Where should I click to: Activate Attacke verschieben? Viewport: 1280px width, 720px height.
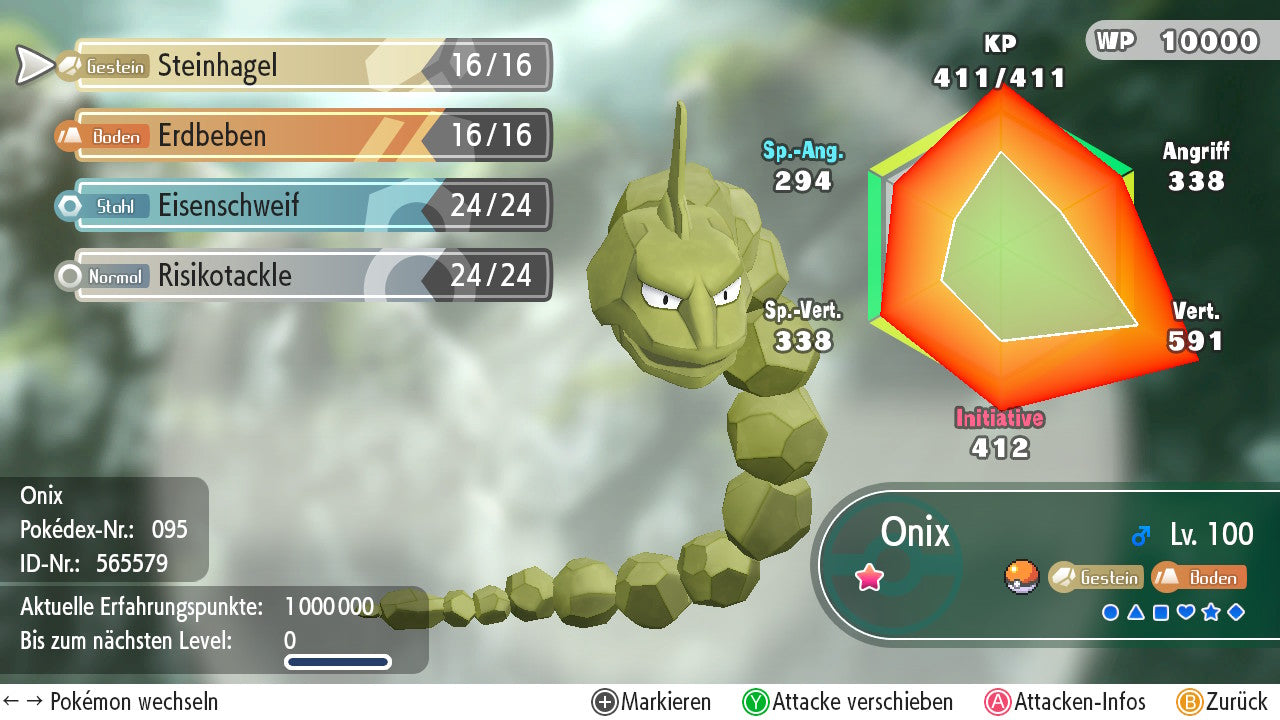tap(848, 702)
